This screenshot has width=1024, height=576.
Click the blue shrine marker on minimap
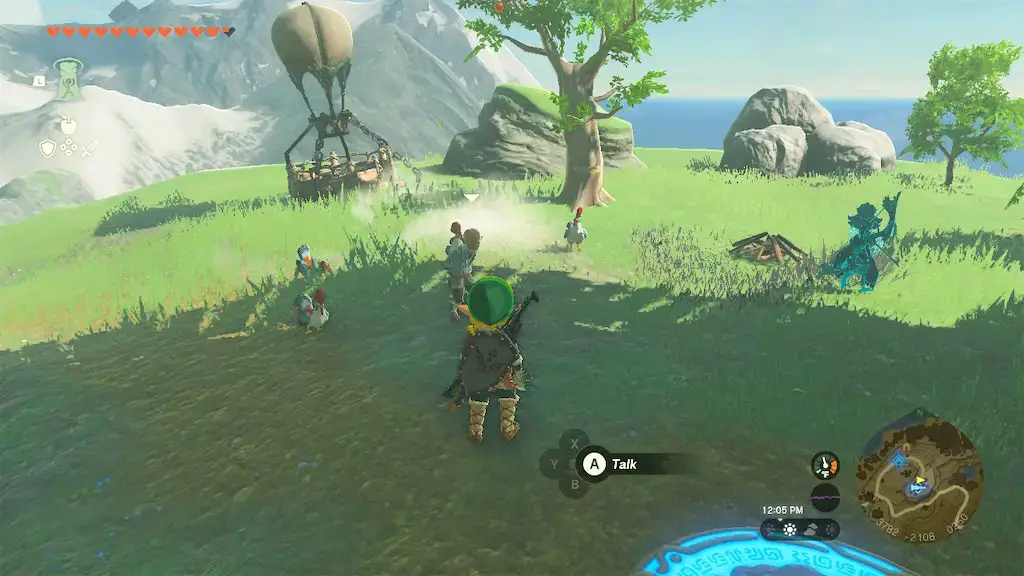898,459
